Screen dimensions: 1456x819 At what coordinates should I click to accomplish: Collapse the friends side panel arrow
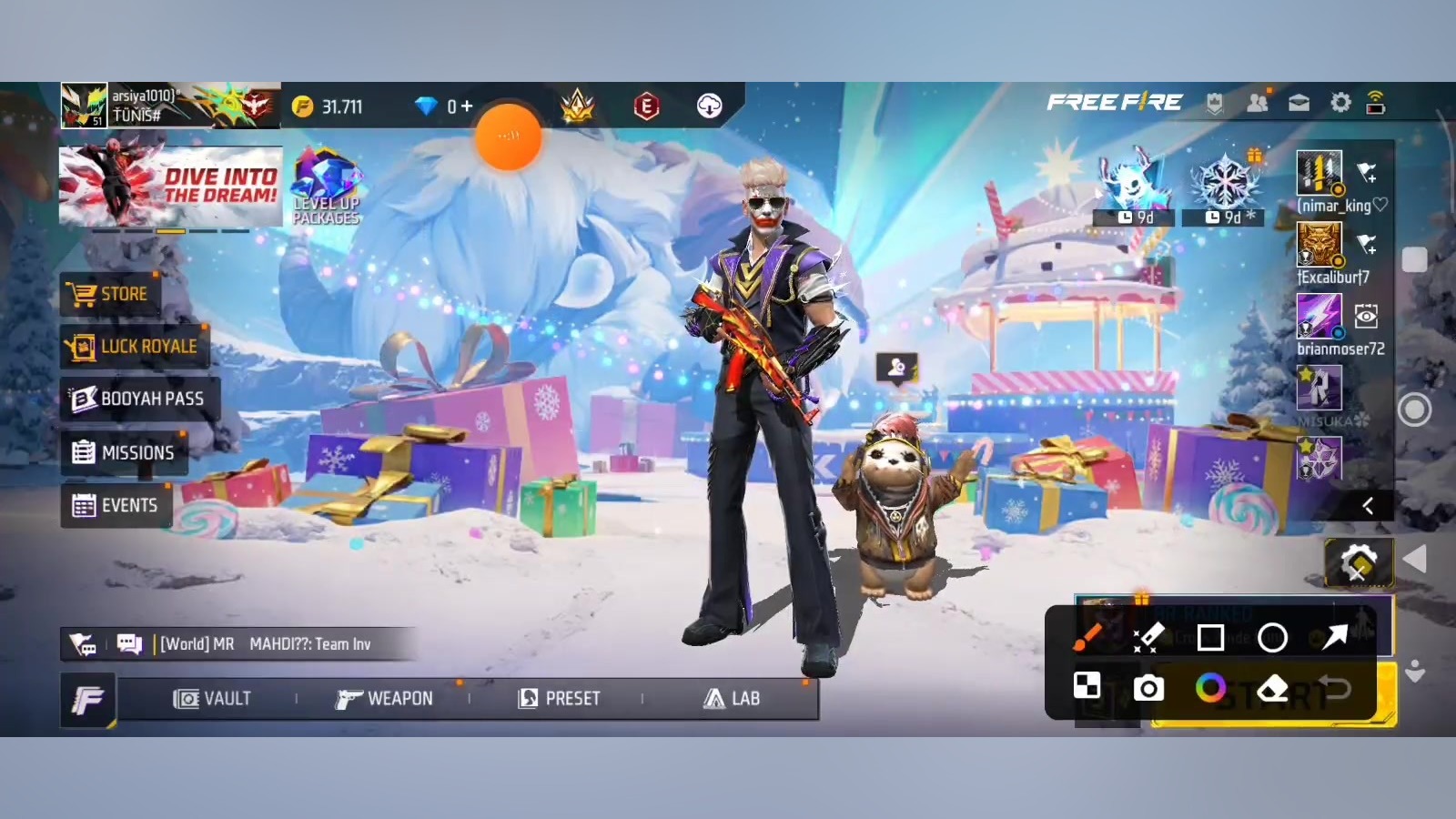coord(1367,506)
